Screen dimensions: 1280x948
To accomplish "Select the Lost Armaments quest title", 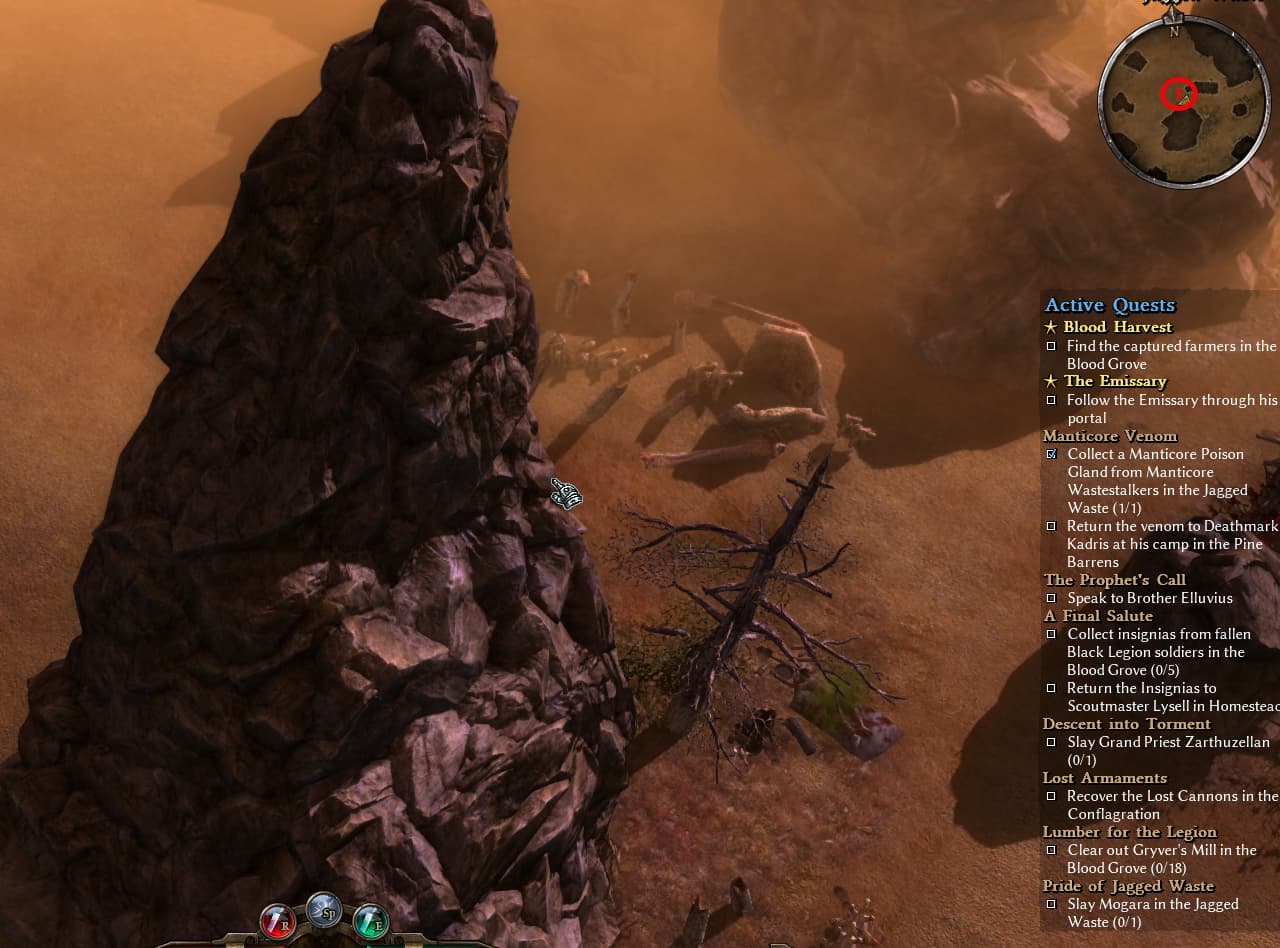I will point(1104,778).
